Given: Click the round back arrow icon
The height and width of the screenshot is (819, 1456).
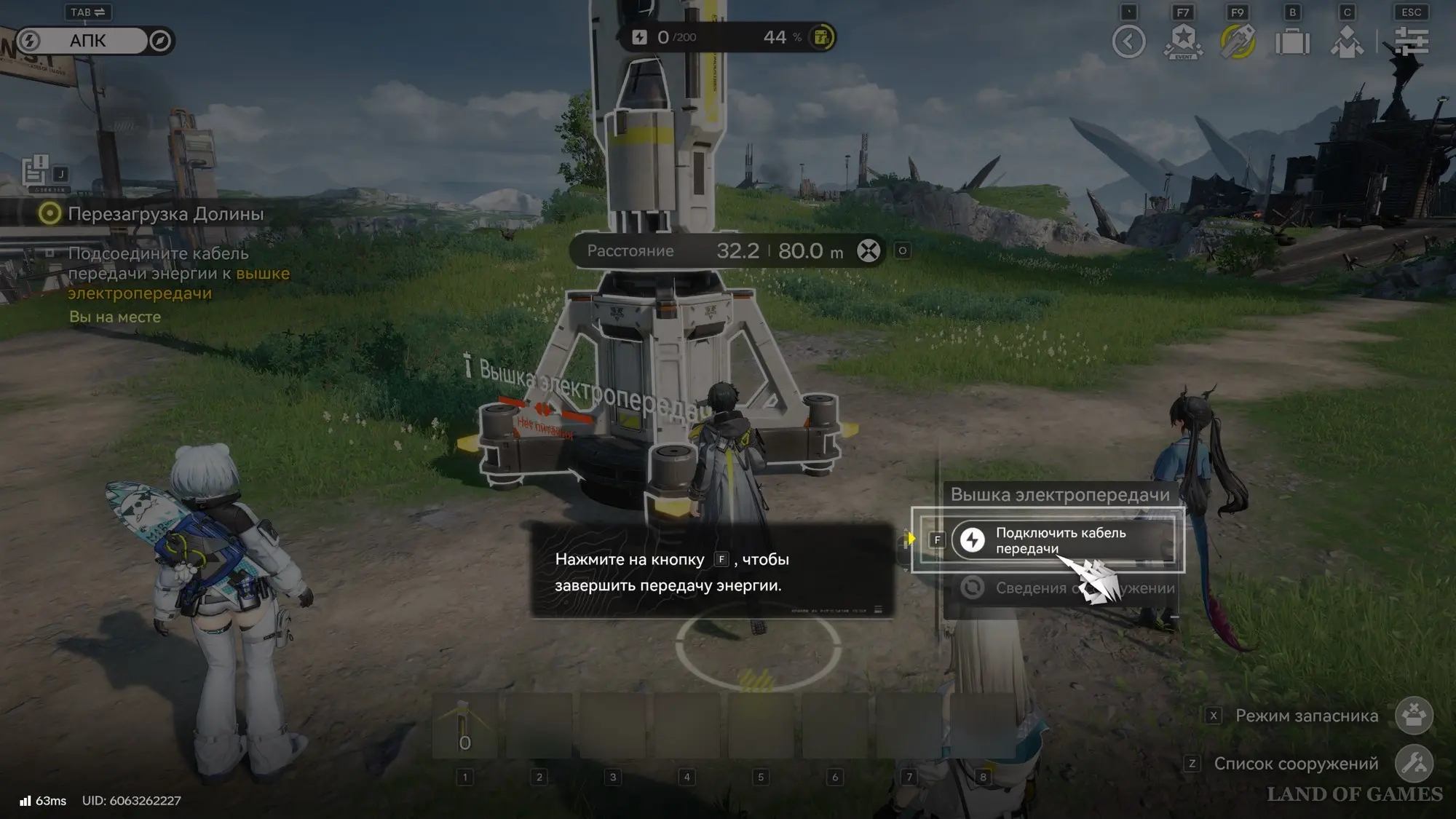Looking at the screenshot, I should (x=1128, y=41).
